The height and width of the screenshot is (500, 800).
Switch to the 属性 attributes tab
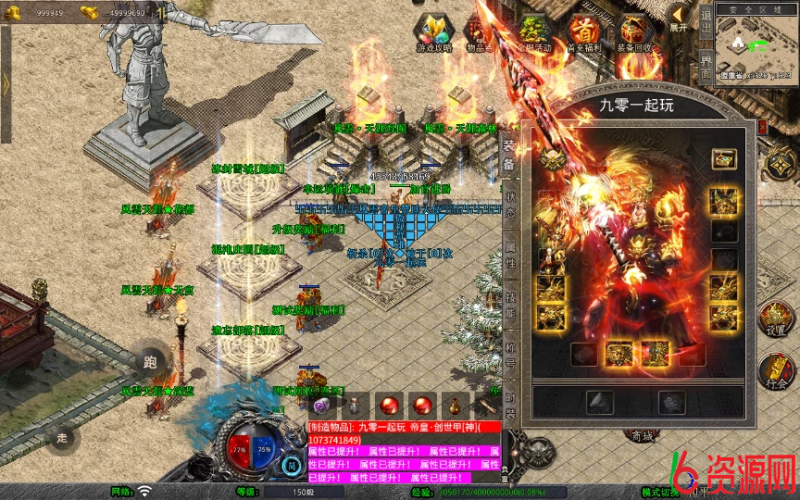(508, 254)
